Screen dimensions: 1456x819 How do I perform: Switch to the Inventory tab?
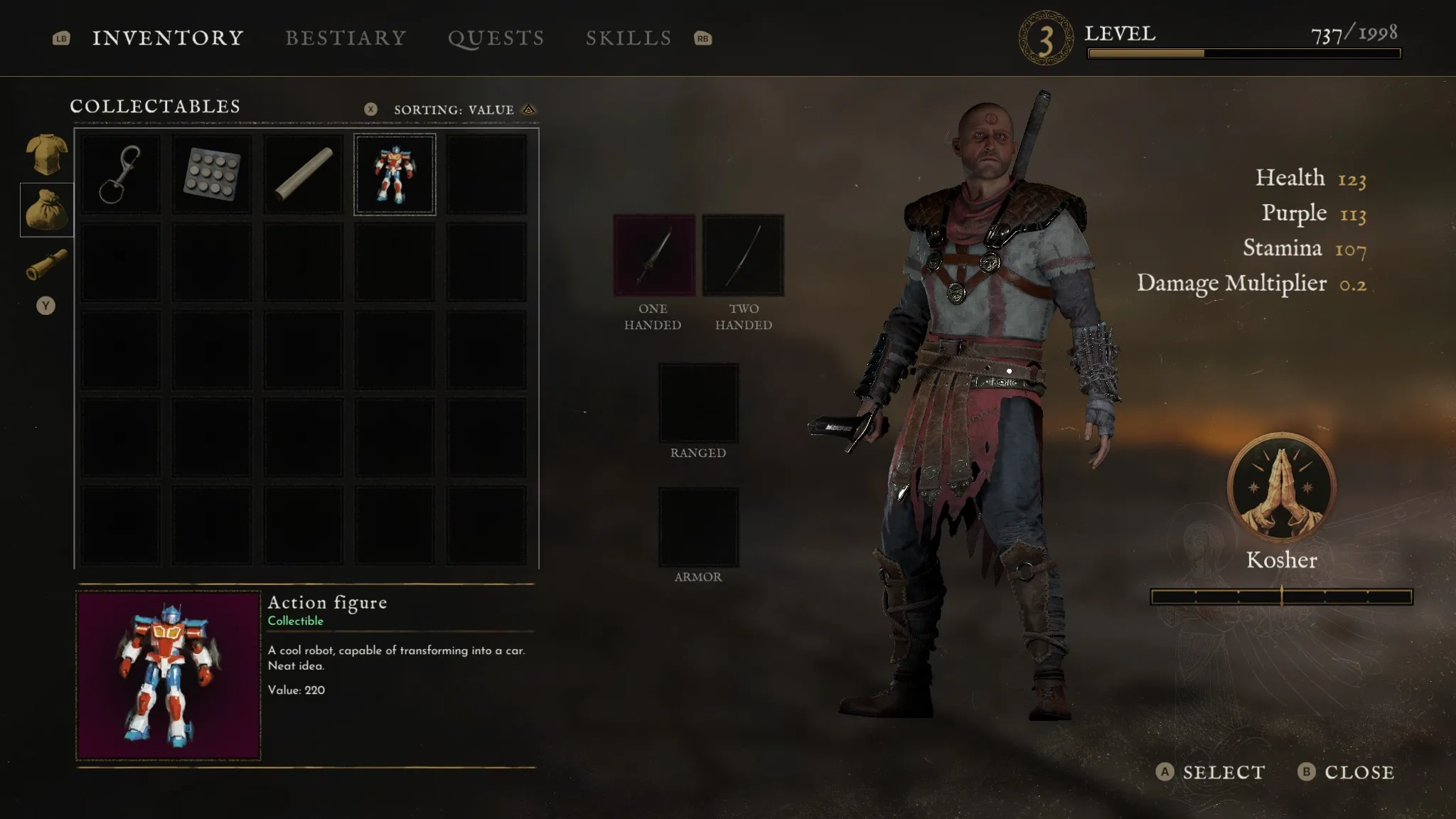(x=168, y=38)
